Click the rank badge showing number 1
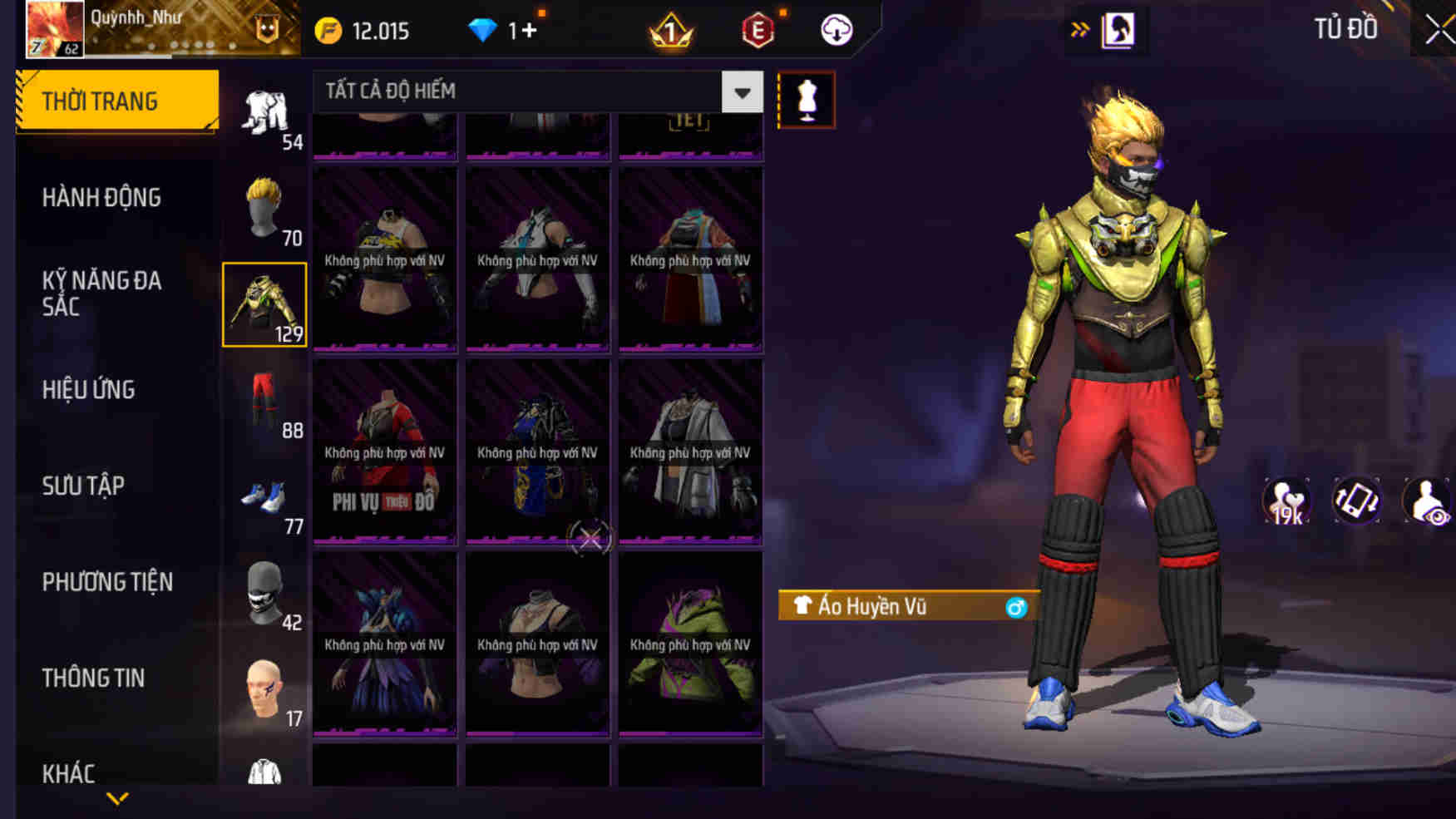This screenshot has width=1456, height=819. coord(669,29)
